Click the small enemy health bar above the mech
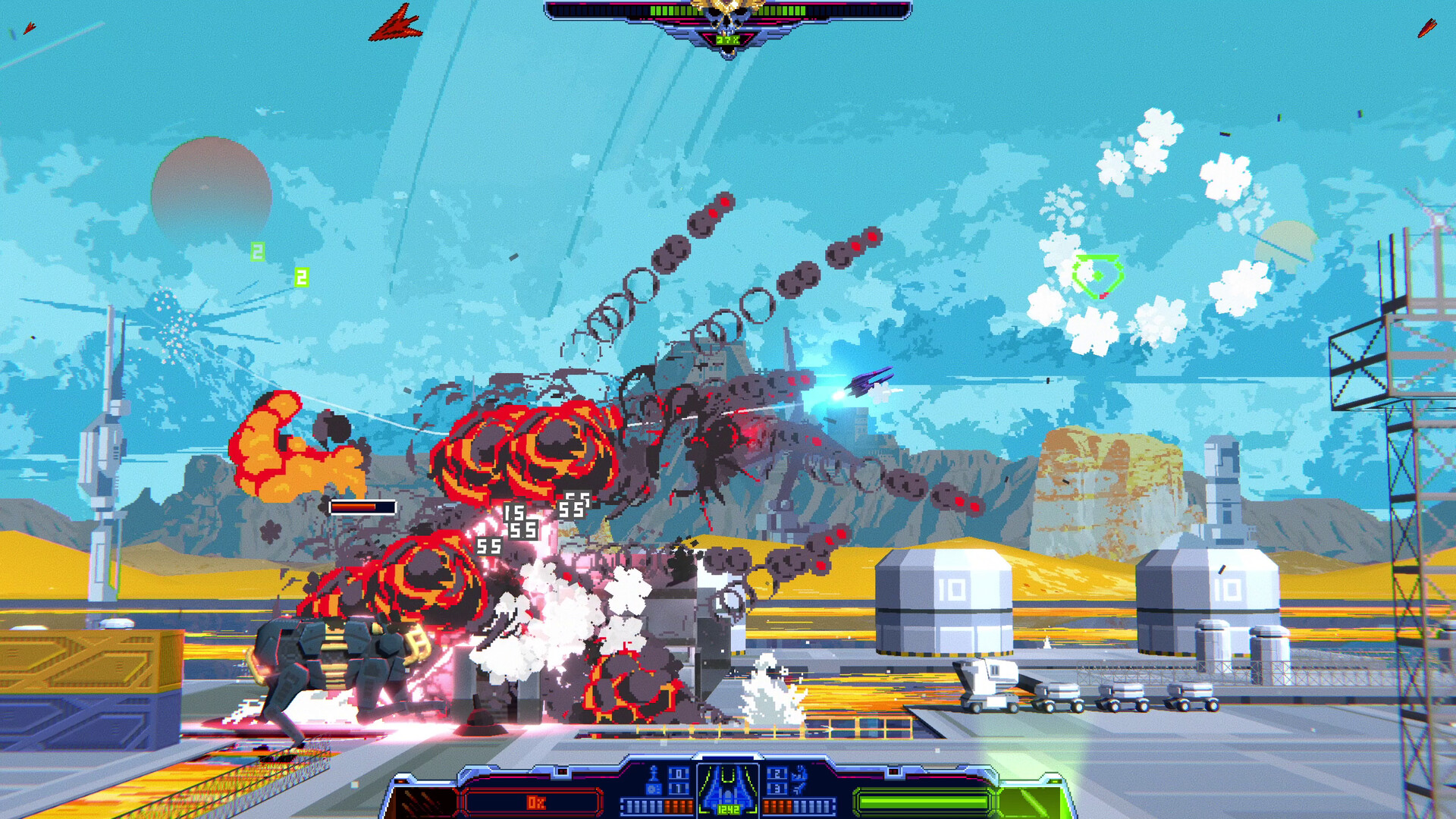Screen dimensions: 1456x819 (x=364, y=507)
